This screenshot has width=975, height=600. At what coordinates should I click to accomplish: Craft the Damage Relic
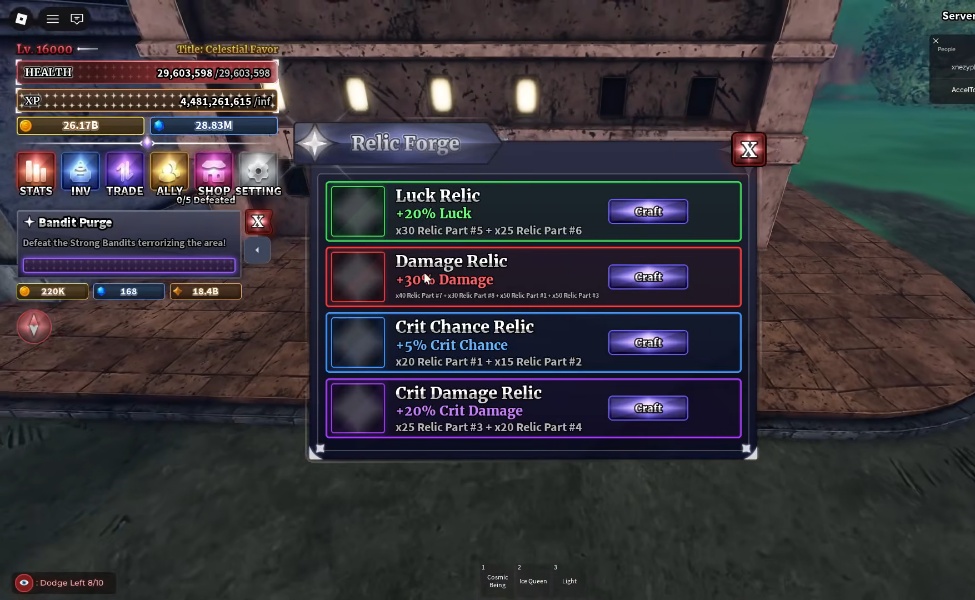pyautogui.click(x=648, y=277)
